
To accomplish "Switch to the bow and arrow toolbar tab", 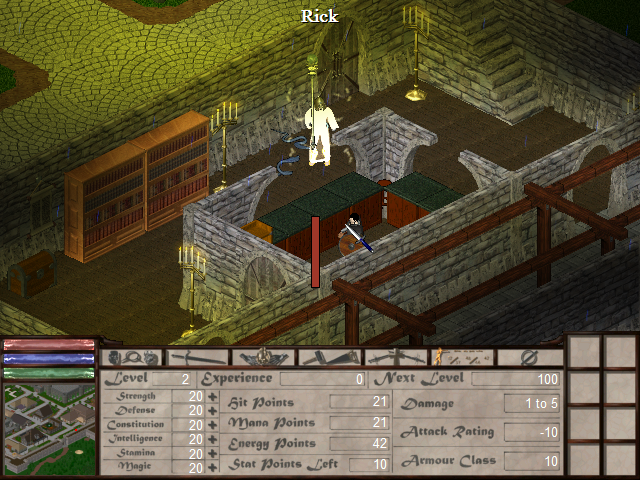I will click(396, 357).
